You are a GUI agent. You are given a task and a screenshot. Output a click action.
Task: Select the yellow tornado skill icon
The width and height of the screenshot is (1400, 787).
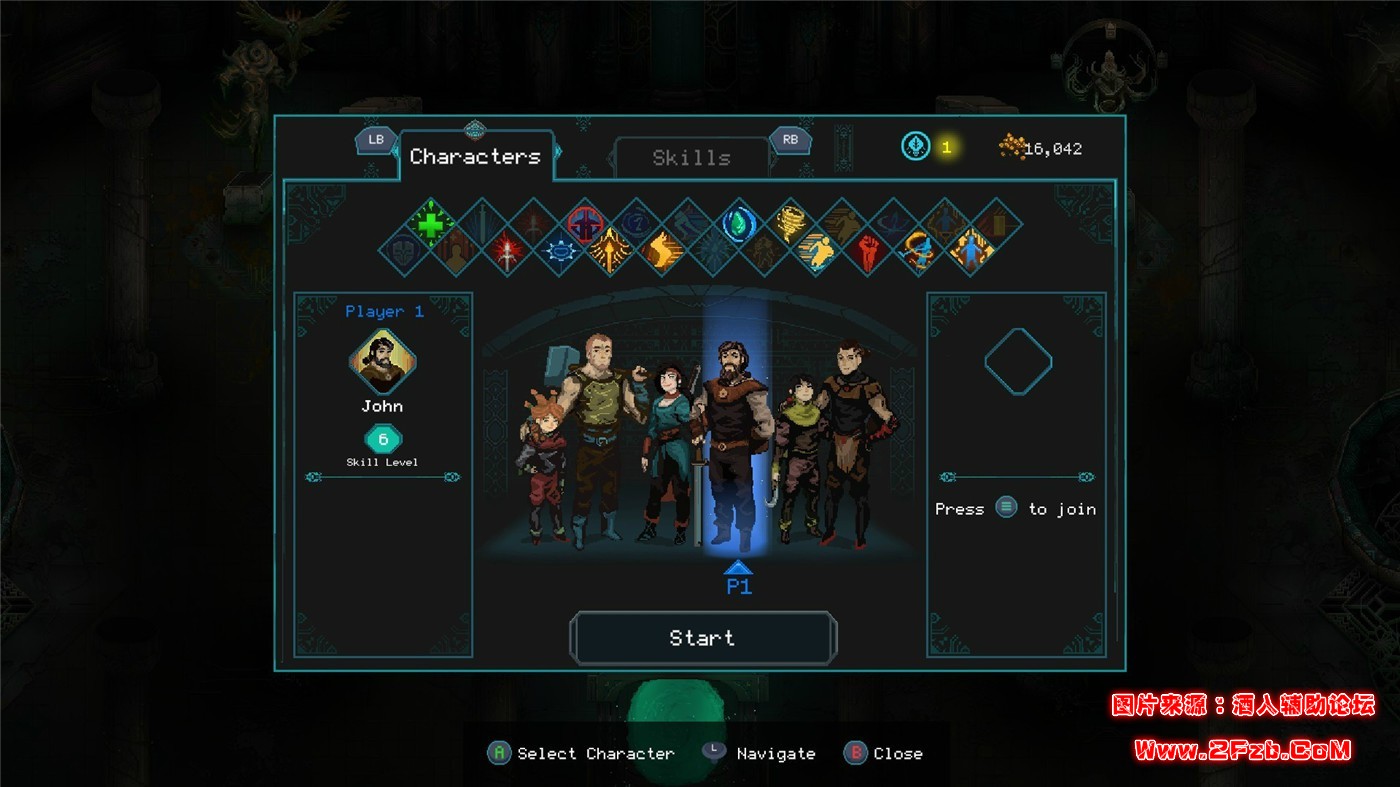(791, 223)
